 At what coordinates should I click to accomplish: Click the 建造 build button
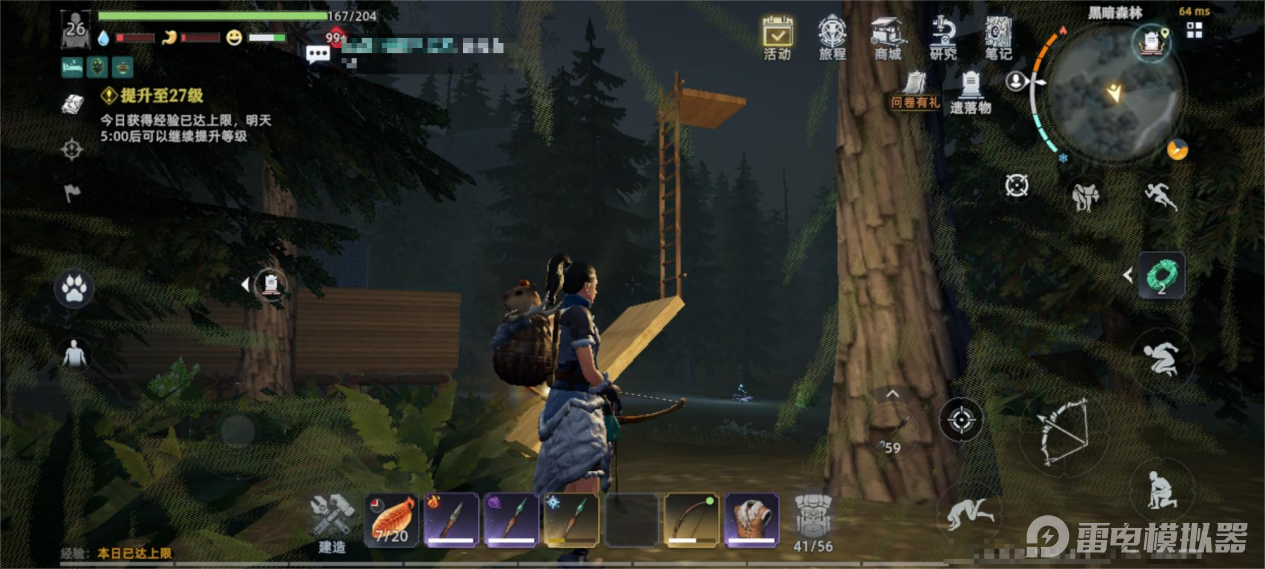pyautogui.click(x=332, y=521)
